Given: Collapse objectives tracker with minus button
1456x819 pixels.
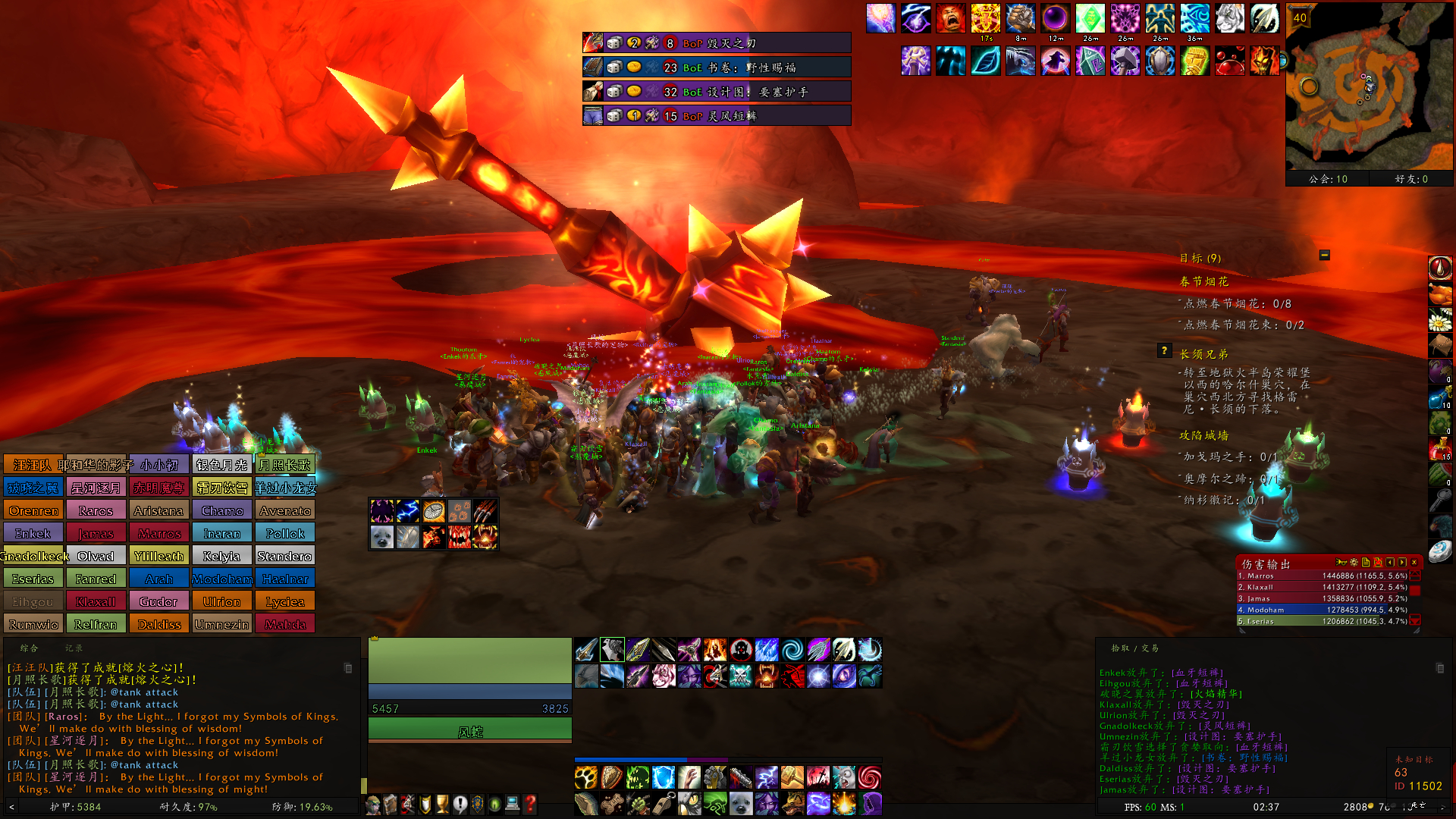Looking at the screenshot, I should (1324, 255).
